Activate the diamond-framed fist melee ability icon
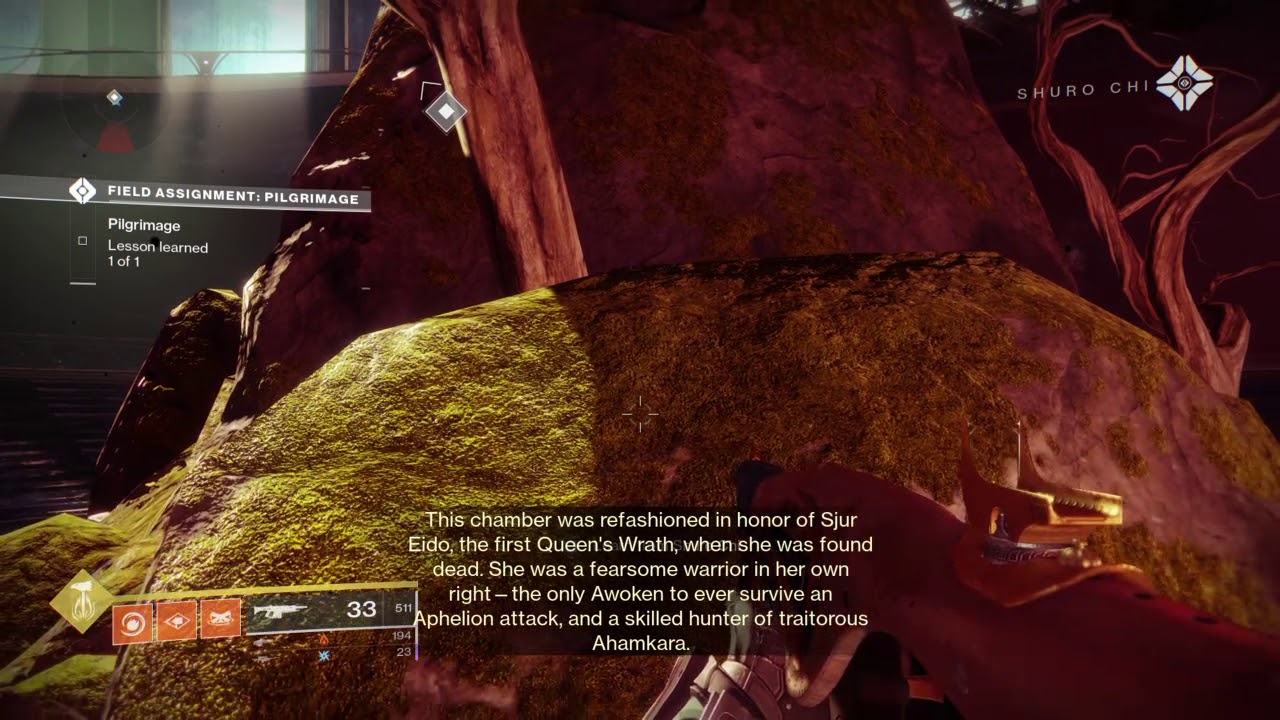This screenshot has width=1280, height=720. pyautogui.click(x=176, y=622)
